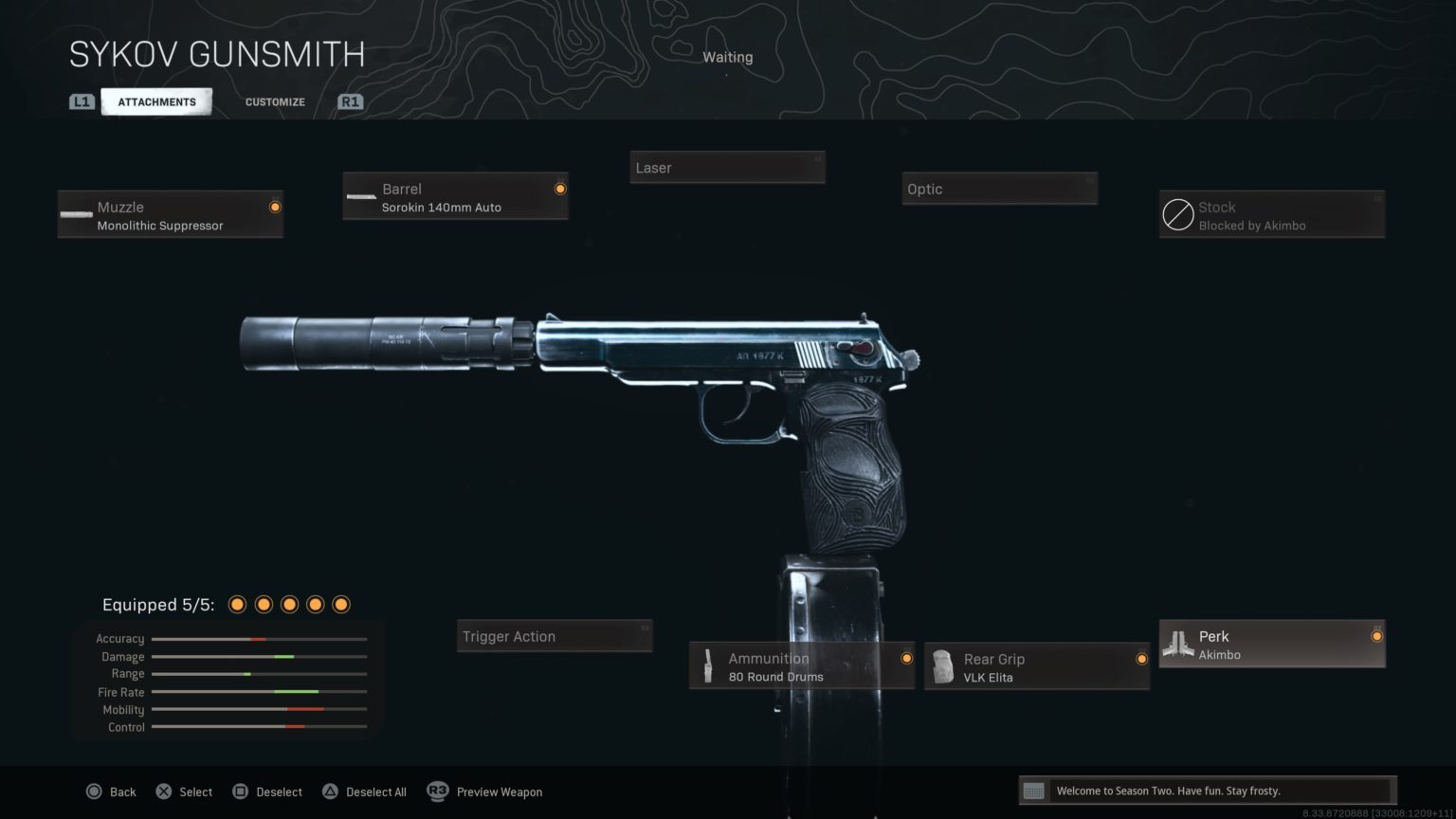Click the Mobility stat bar
The width and height of the screenshot is (1456, 819).
258,709
